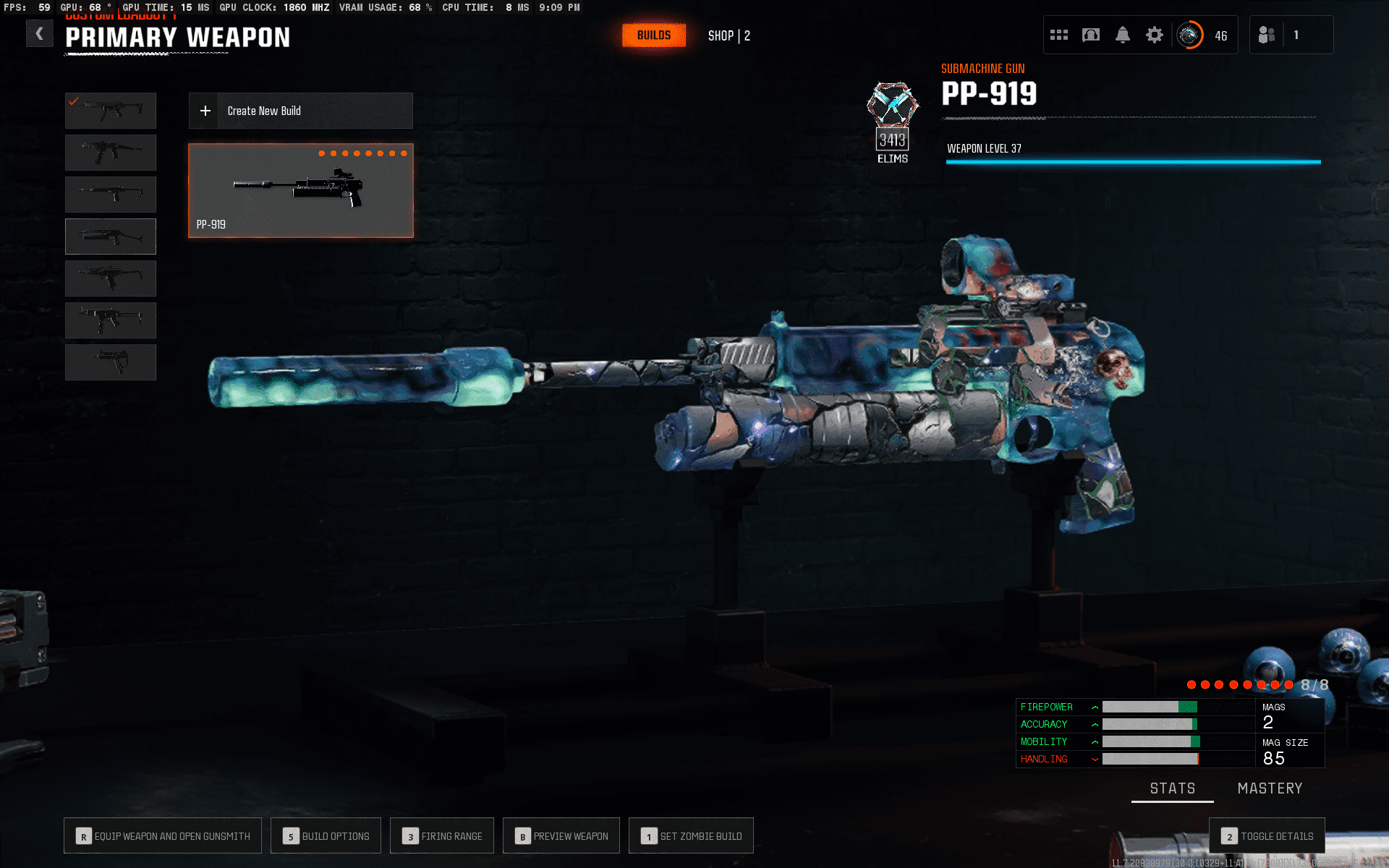
Task: Create a new build
Action: [x=300, y=111]
